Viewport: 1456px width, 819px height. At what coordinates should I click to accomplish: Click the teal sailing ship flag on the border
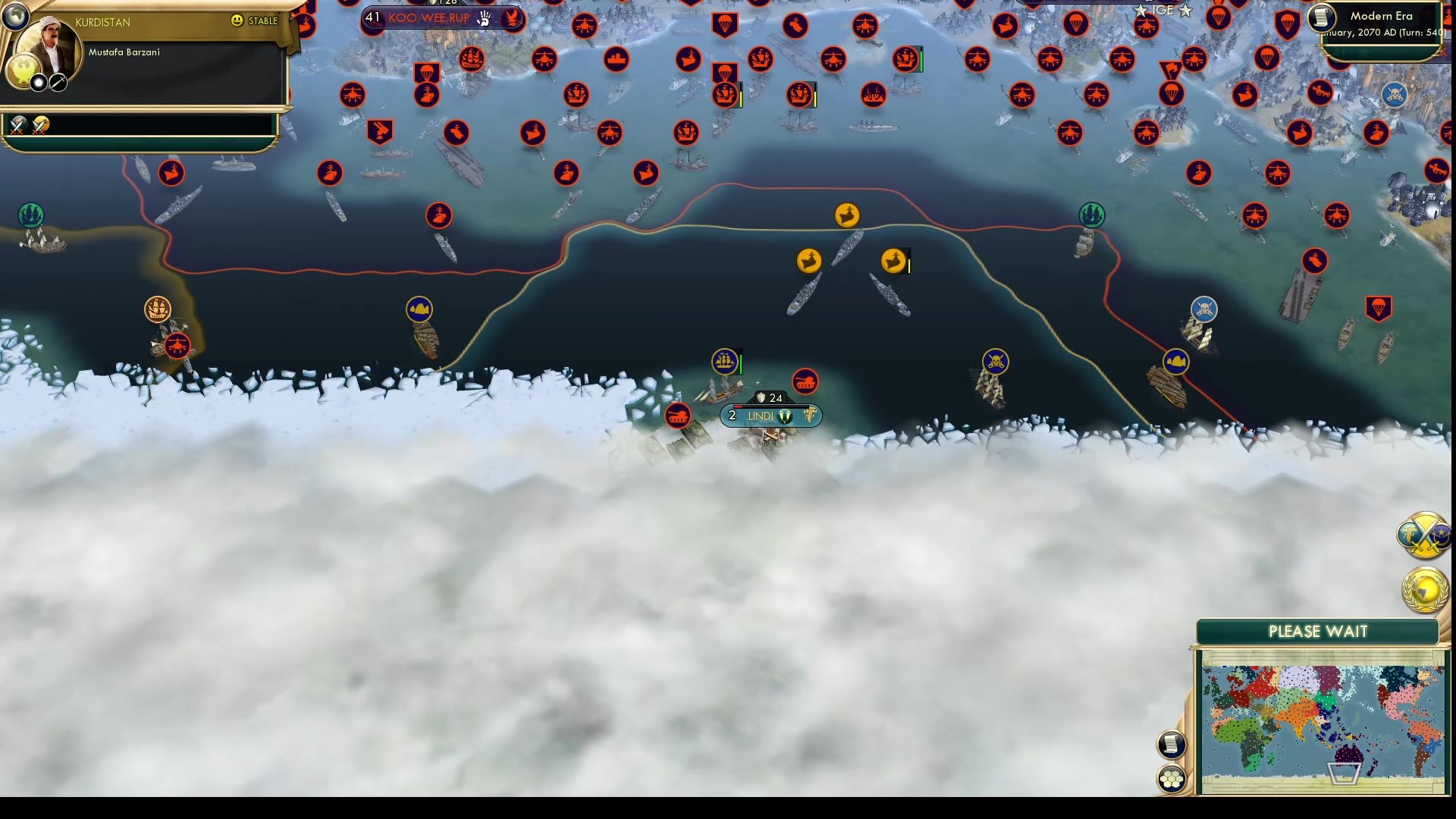1092,215
